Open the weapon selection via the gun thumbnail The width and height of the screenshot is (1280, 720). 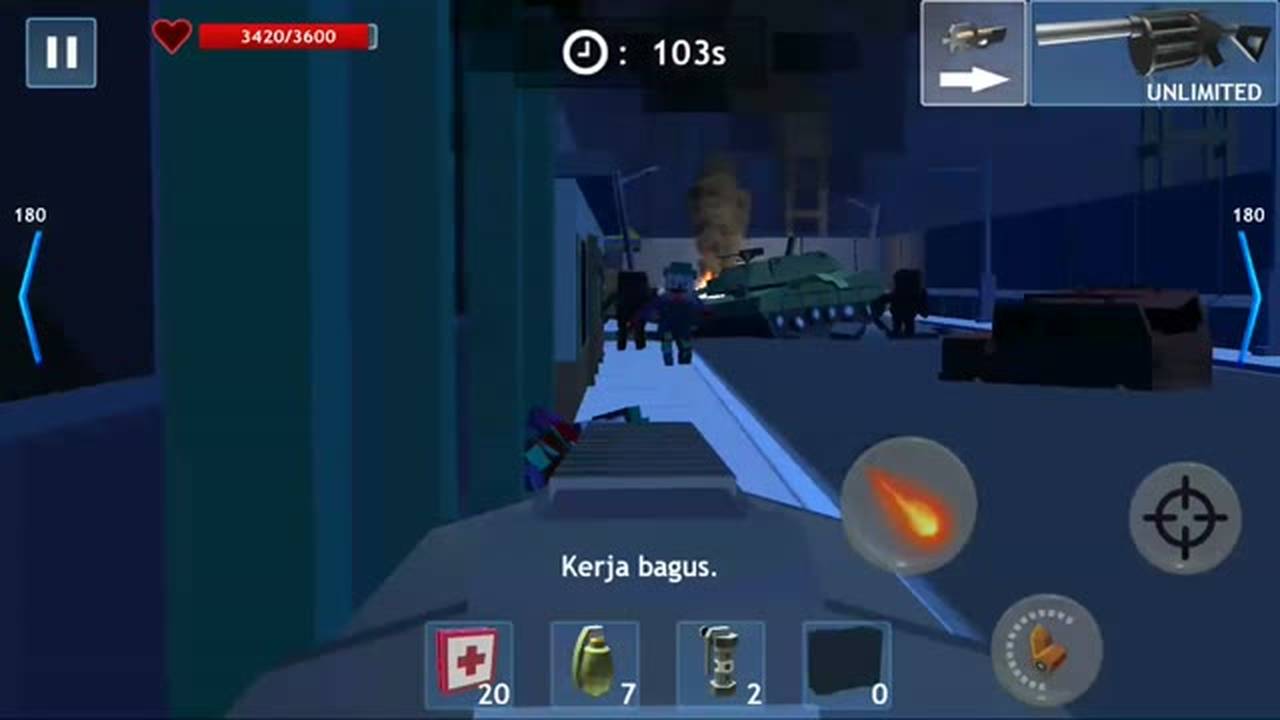point(972,35)
